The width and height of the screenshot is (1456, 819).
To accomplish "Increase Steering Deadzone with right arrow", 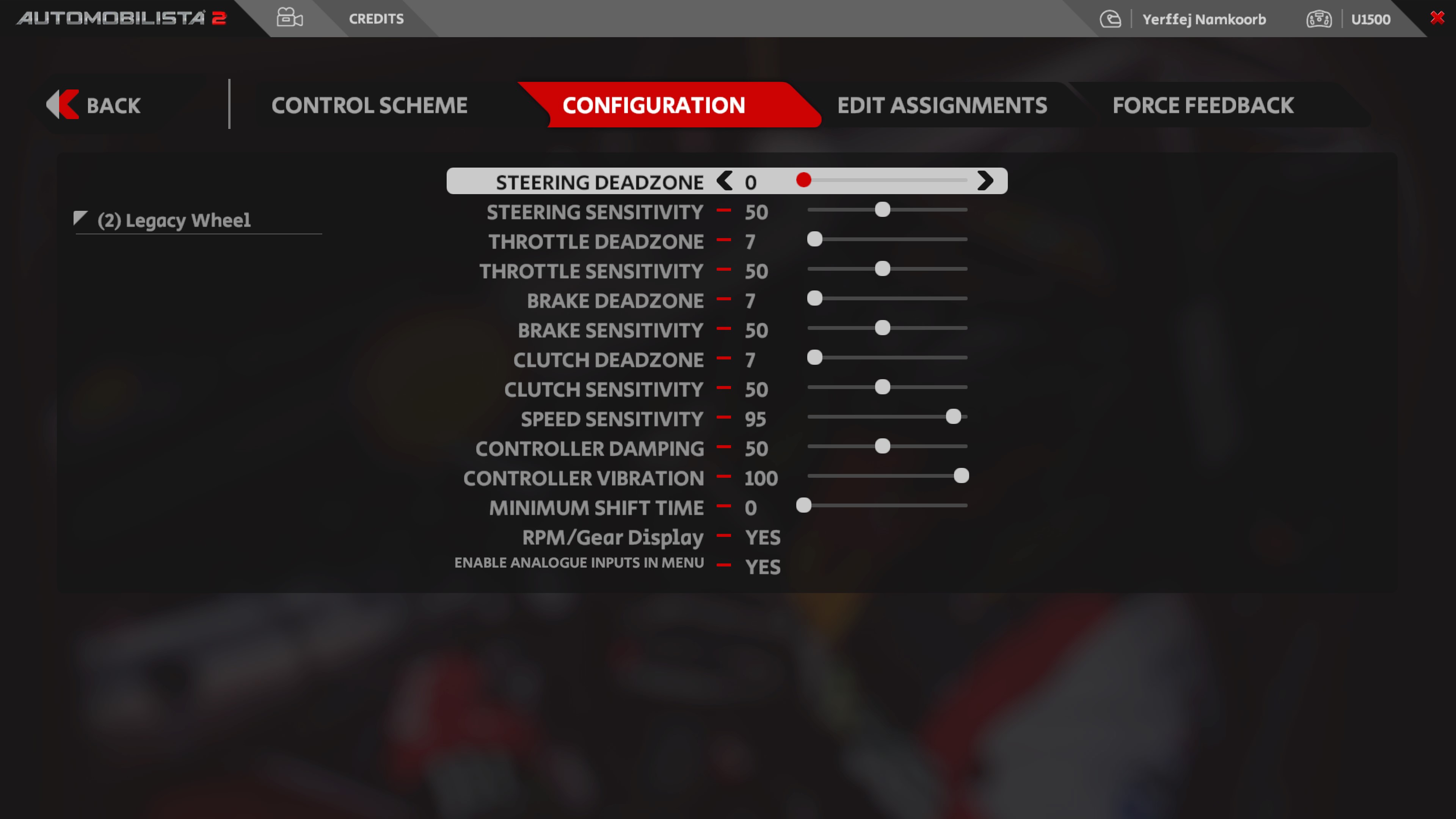I will click(985, 181).
